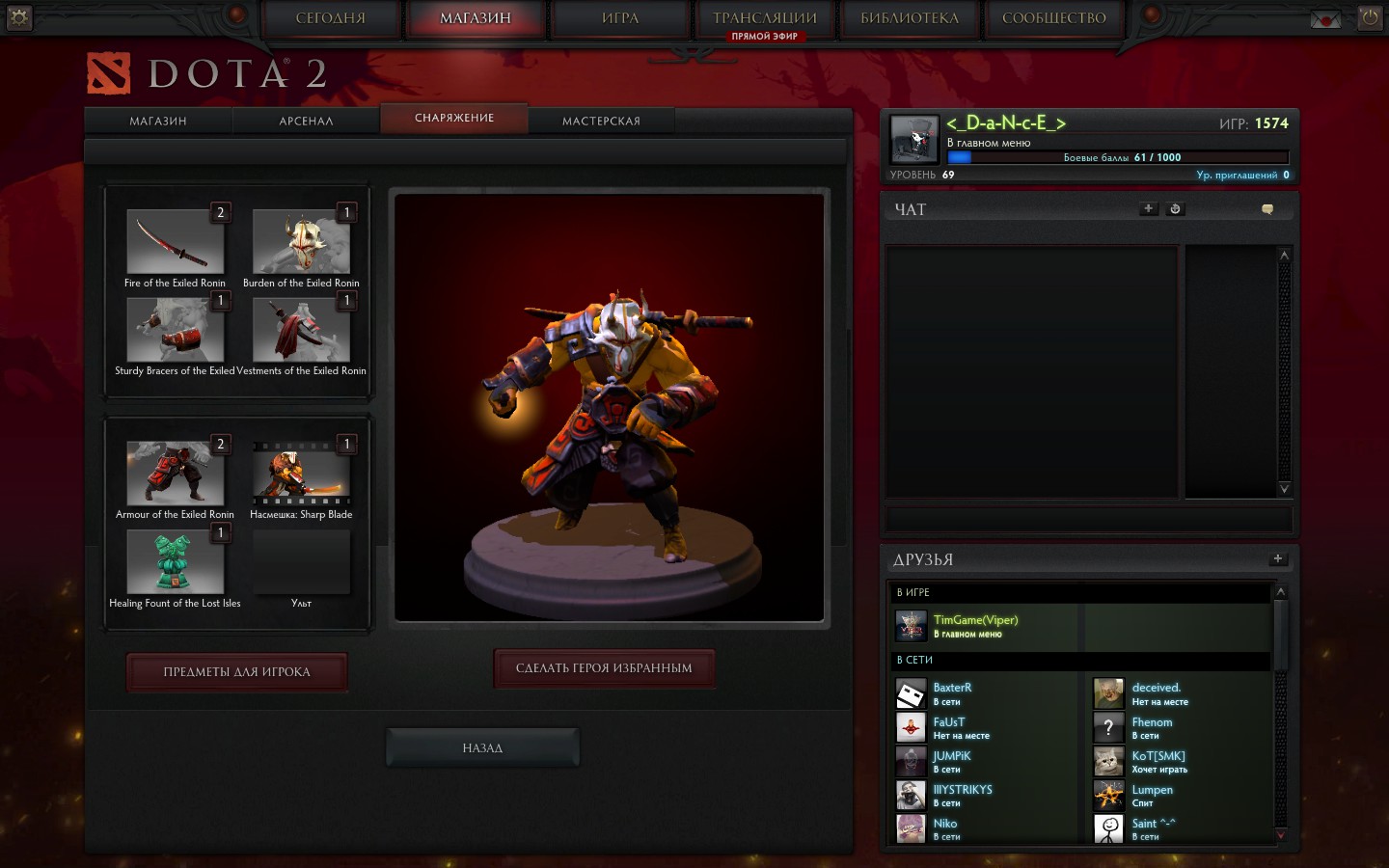Screen dimensions: 1389x868
Task: Pick the Vestments of the Exiled Ronin slot
Action: pos(301,330)
